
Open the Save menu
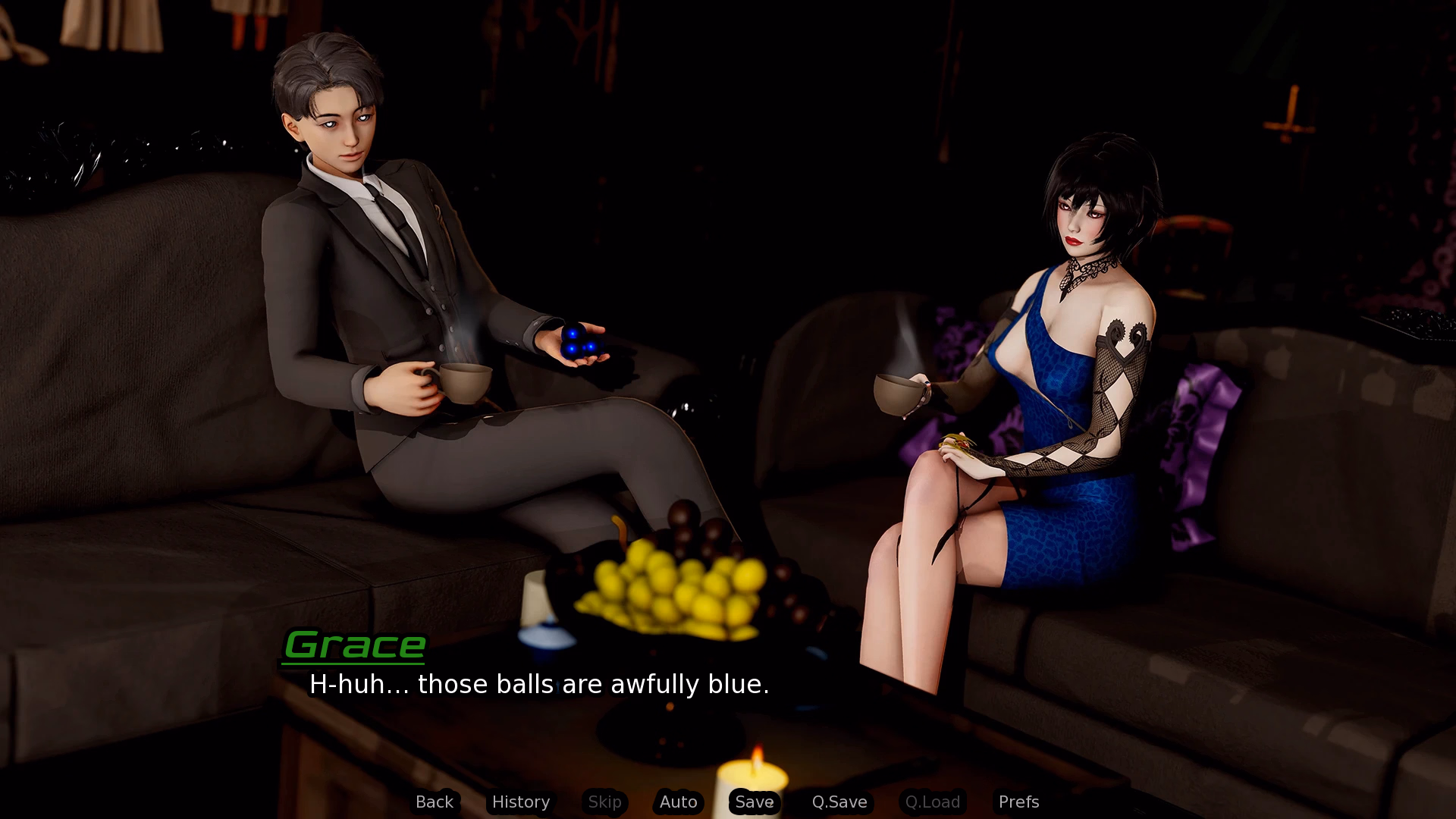pos(754,802)
